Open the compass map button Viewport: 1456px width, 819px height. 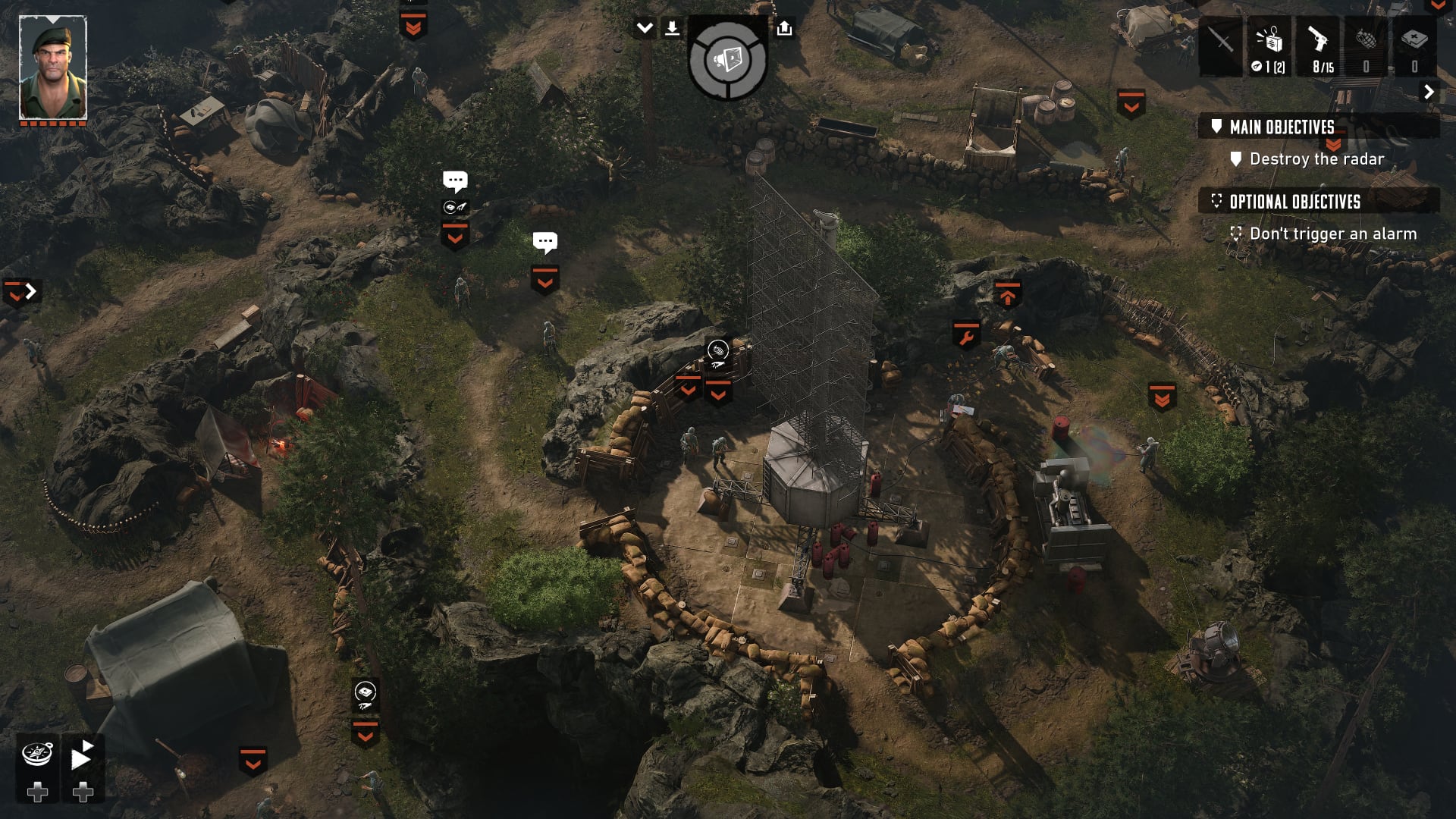pyautogui.click(x=37, y=754)
